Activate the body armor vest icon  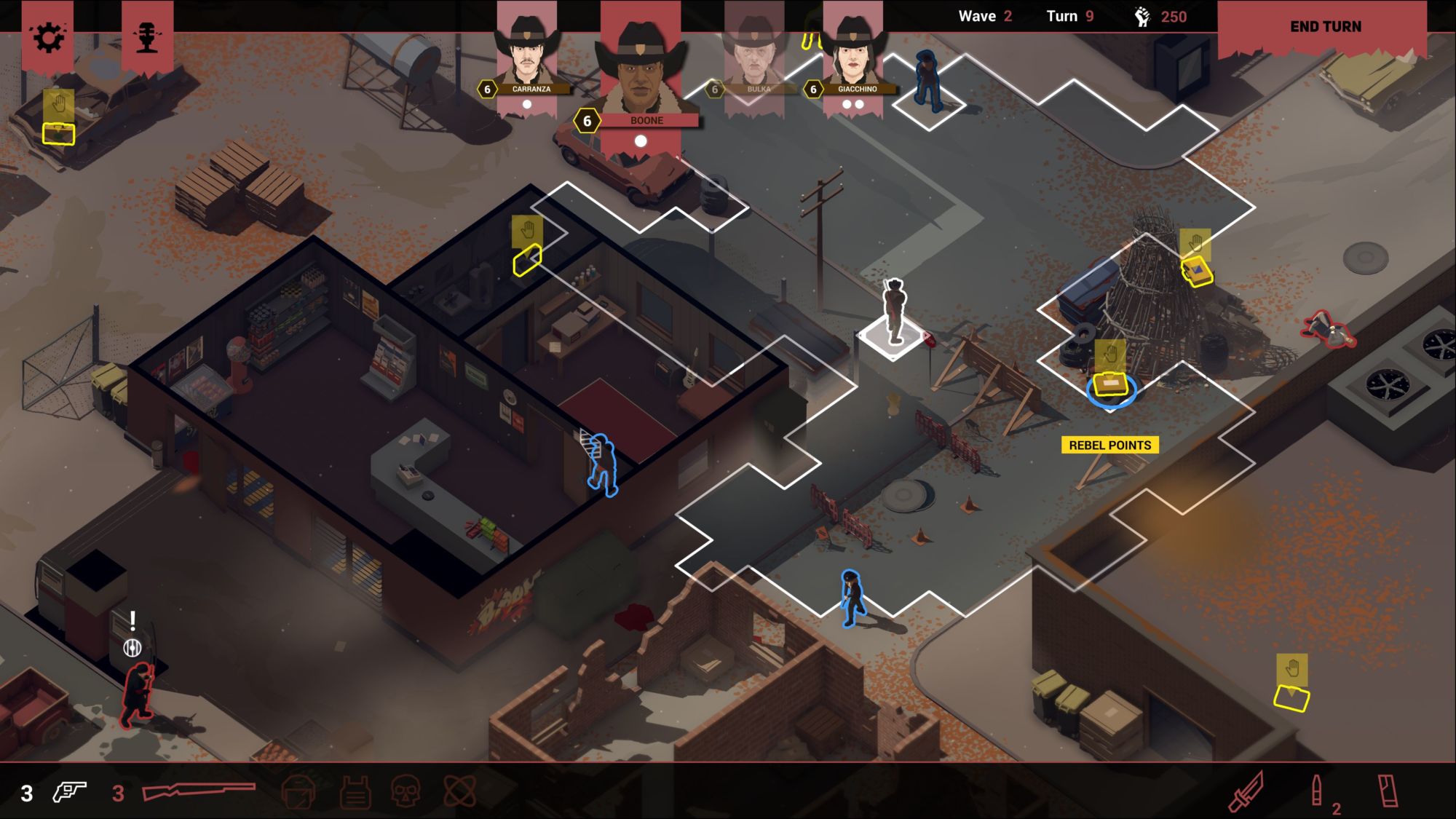[x=355, y=791]
